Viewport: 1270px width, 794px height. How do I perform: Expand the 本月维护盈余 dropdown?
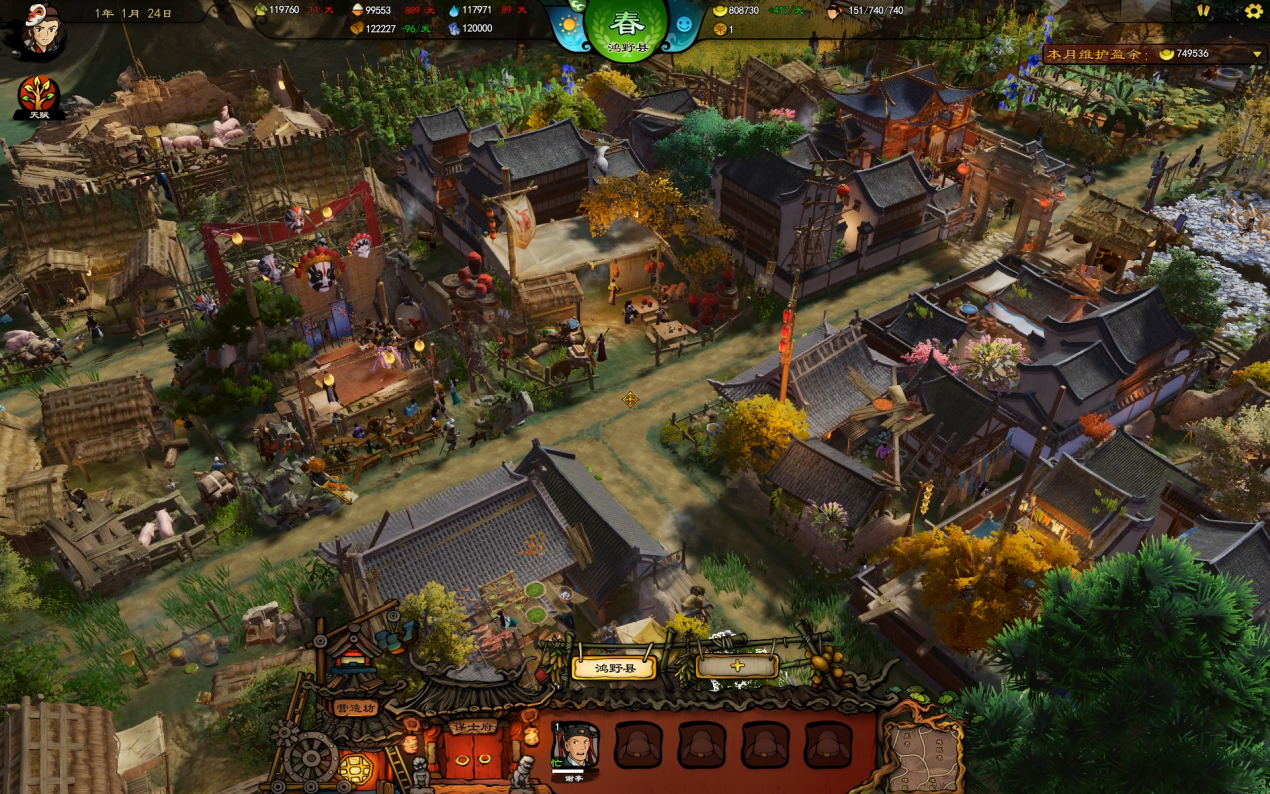coord(1257,54)
